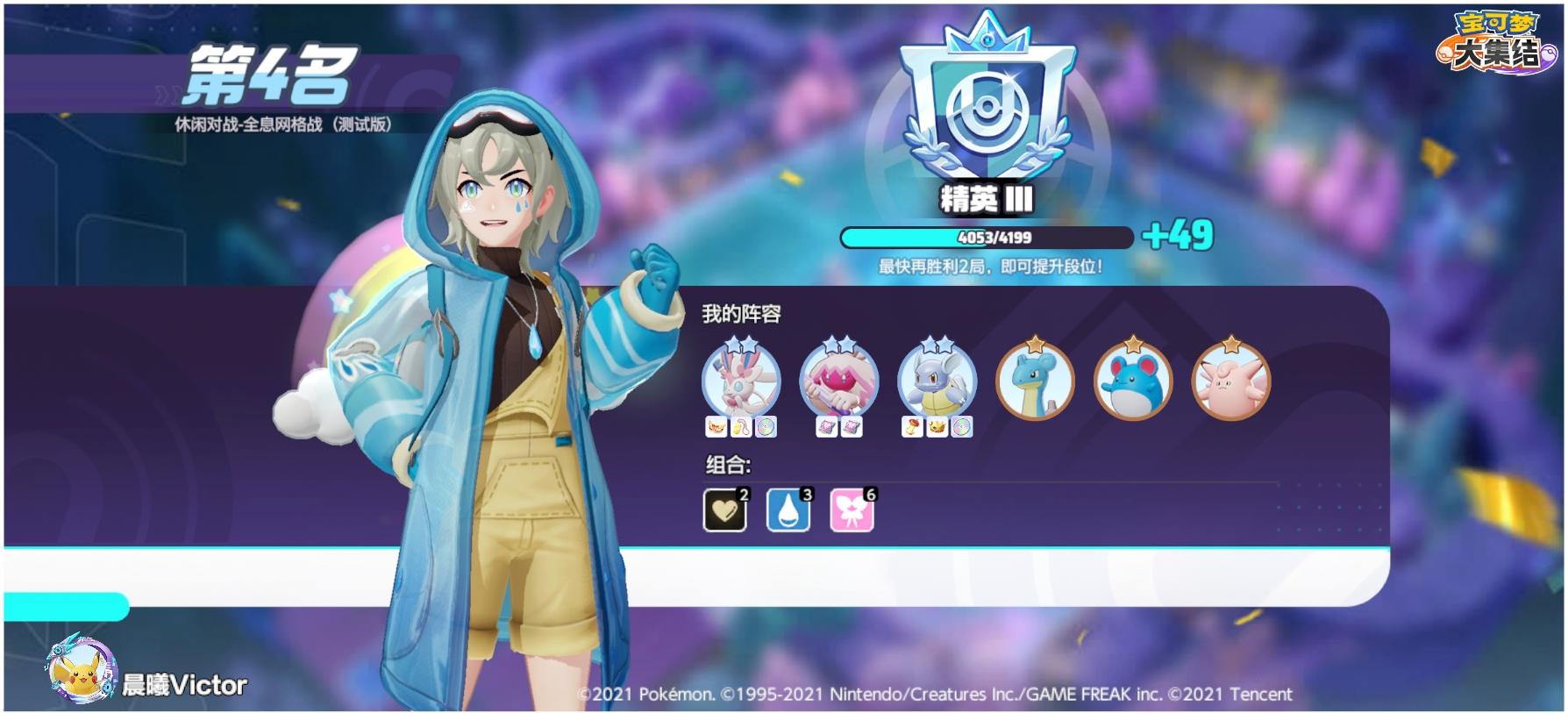
Task: Click the Marill lineup portrait
Action: pos(1135,381)
